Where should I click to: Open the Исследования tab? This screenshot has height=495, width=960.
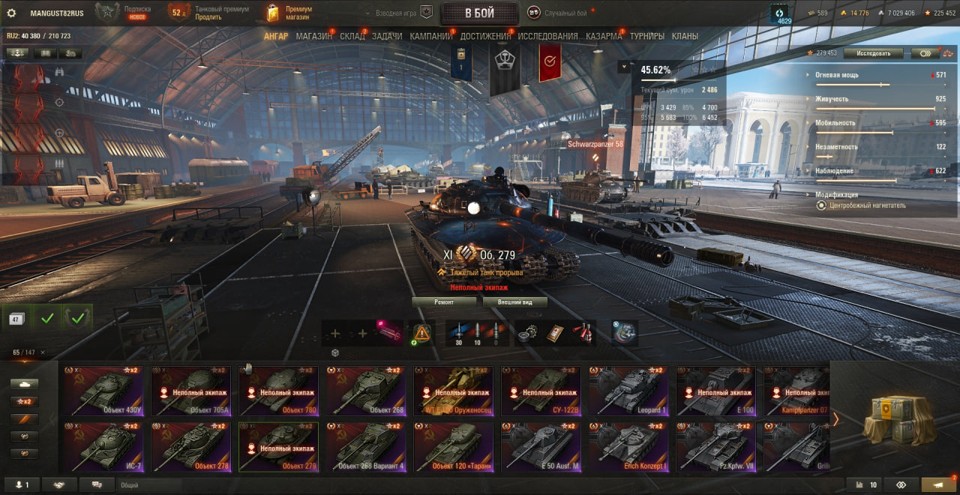tap(547, 36)
